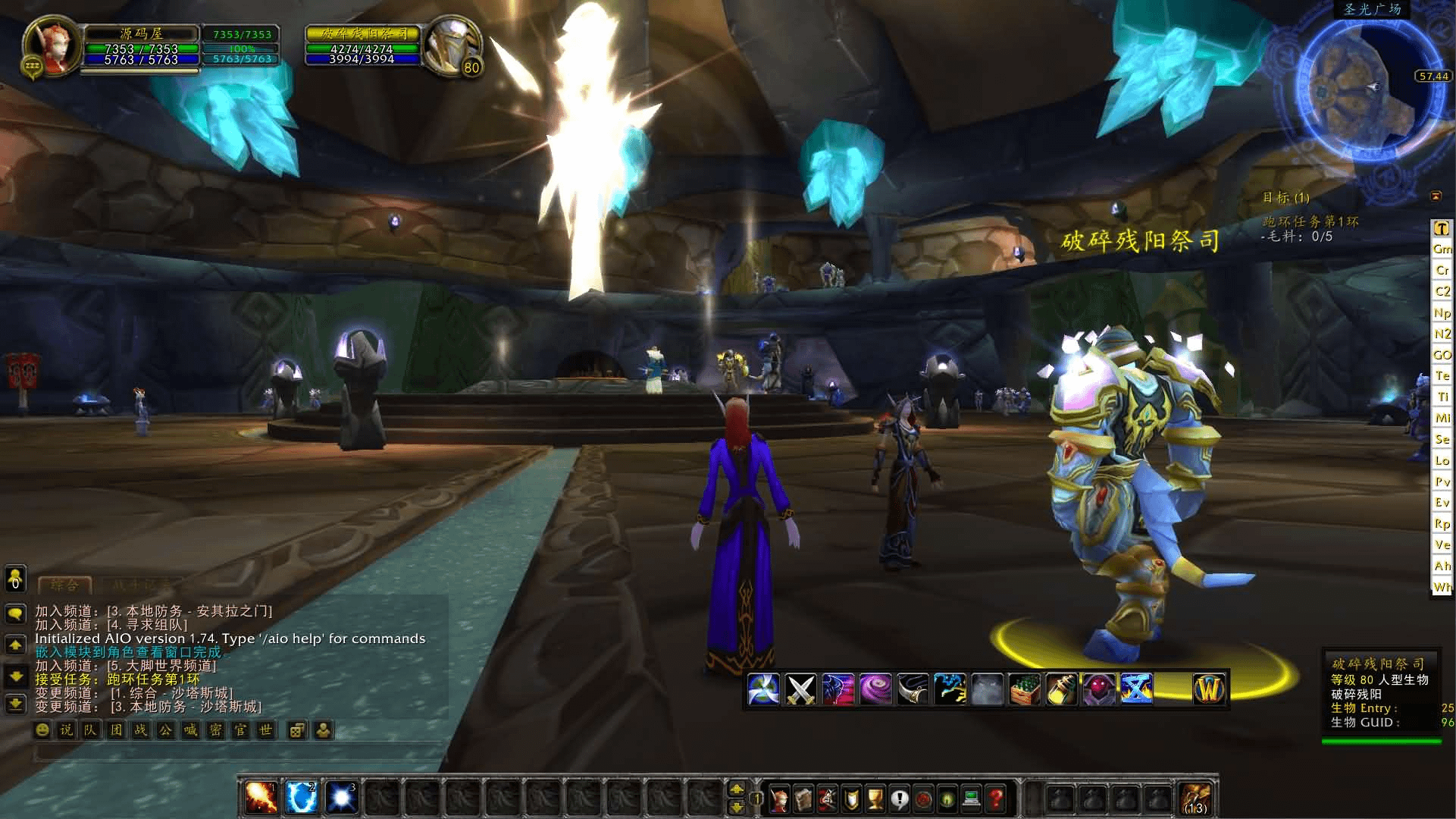Click the 跑环任务第1环 quest tracker entry

pos(1310,221)
